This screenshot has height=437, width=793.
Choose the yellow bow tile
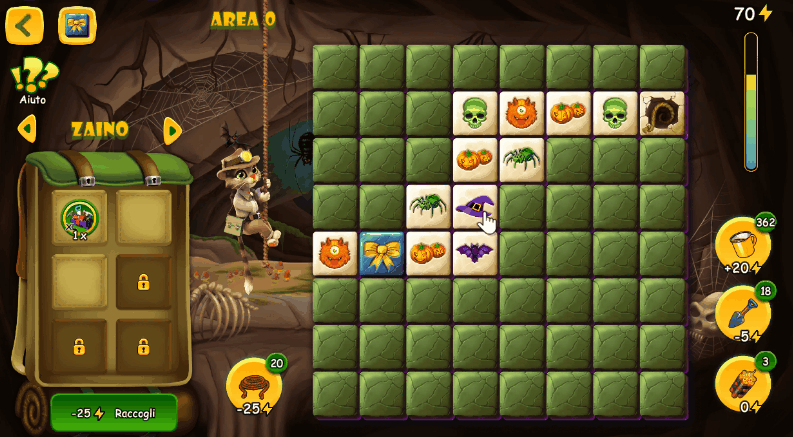(x=382, y=254)
